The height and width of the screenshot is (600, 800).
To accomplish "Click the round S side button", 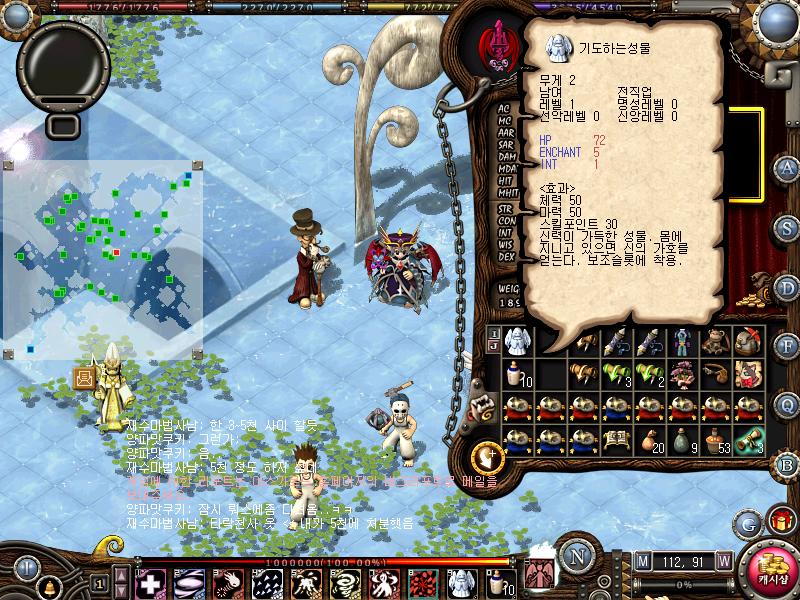I will coord(786,227).
